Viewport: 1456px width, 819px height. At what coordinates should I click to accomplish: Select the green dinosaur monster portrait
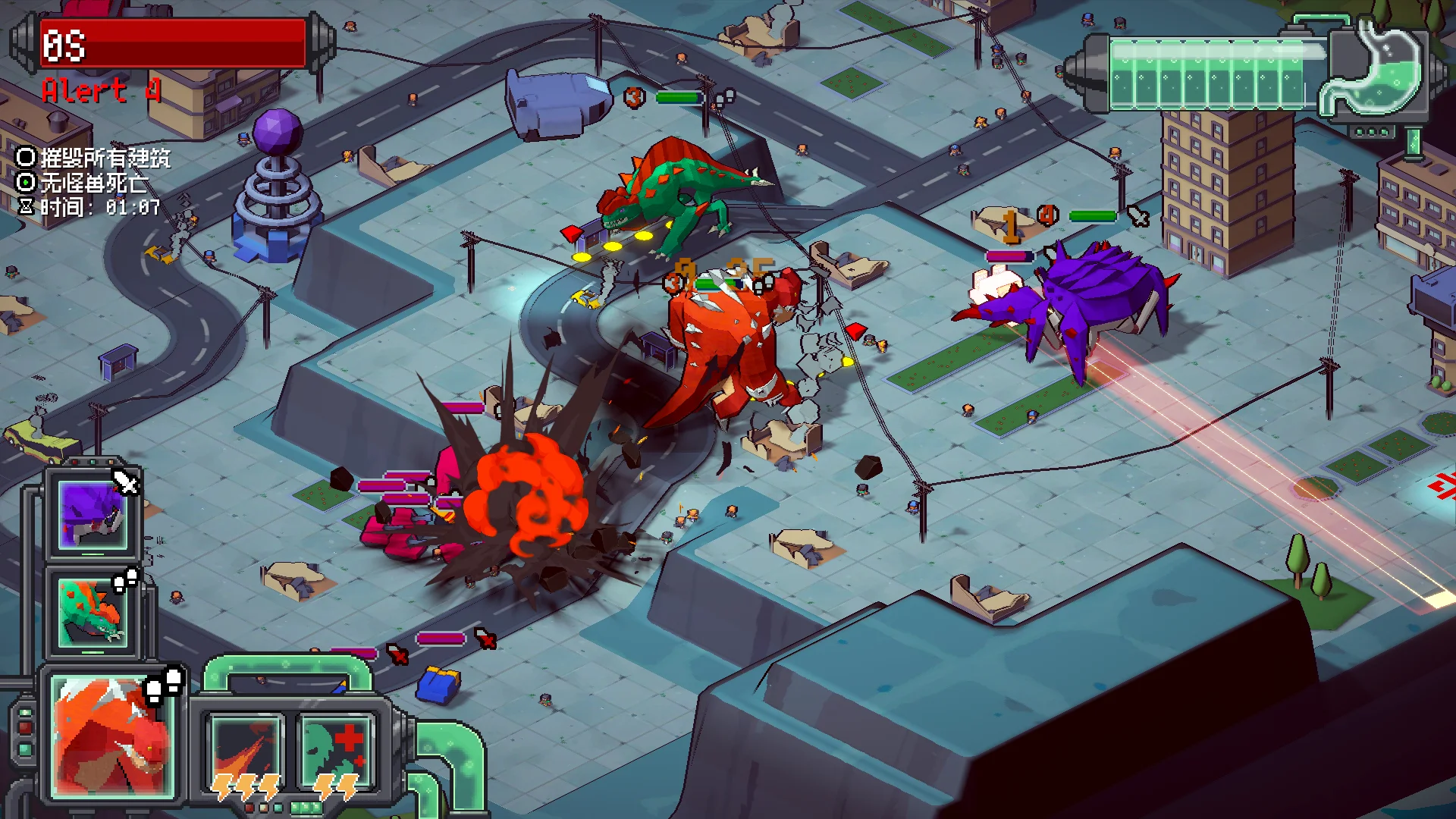(93, 612)
